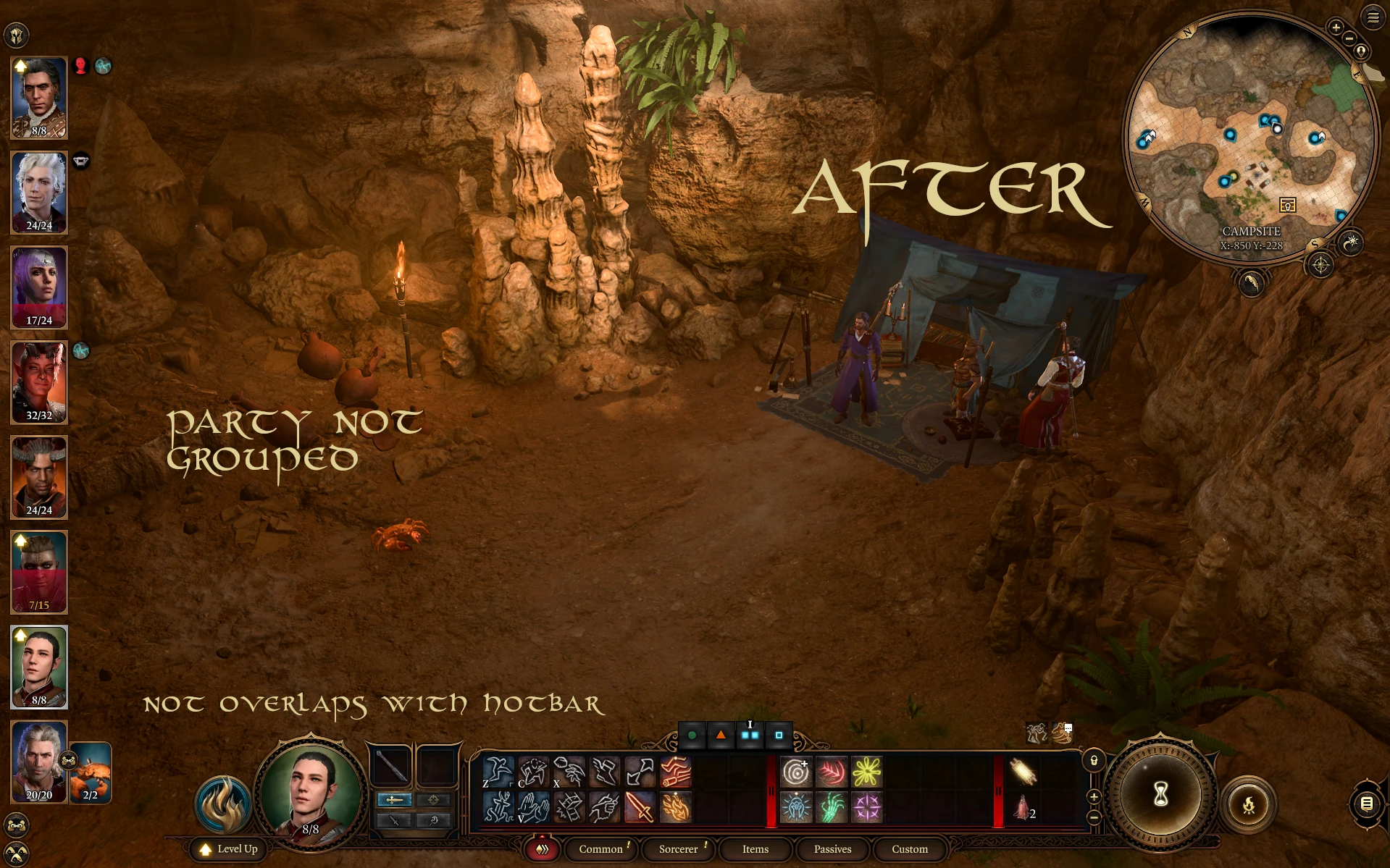Click the Level Up button

click(229, 849)
